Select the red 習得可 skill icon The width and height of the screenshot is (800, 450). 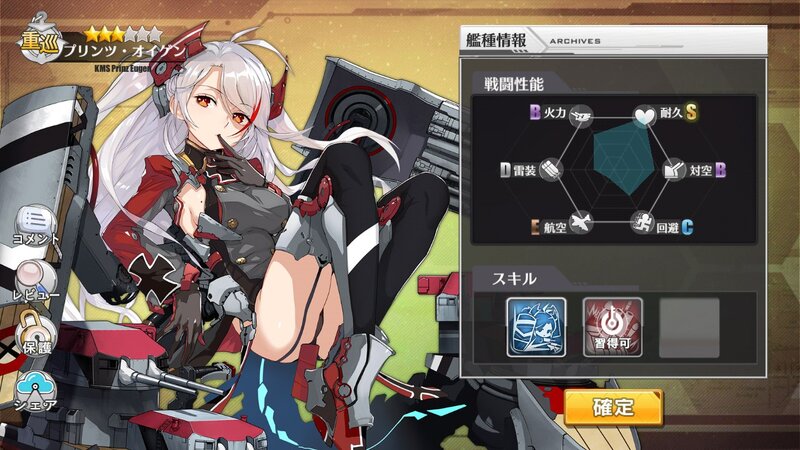tap(611, 327)
